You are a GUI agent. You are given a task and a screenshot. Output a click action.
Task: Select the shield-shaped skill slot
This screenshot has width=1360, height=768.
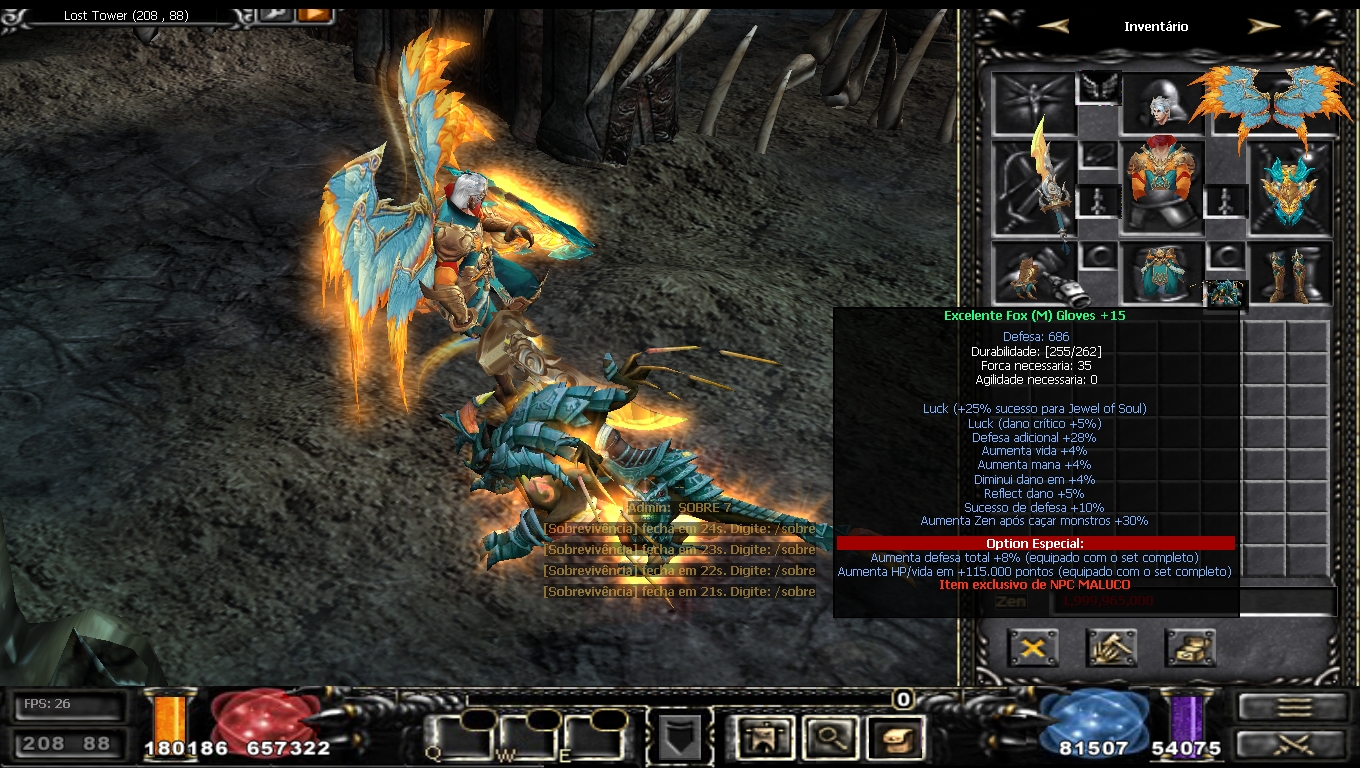[679, 739]
